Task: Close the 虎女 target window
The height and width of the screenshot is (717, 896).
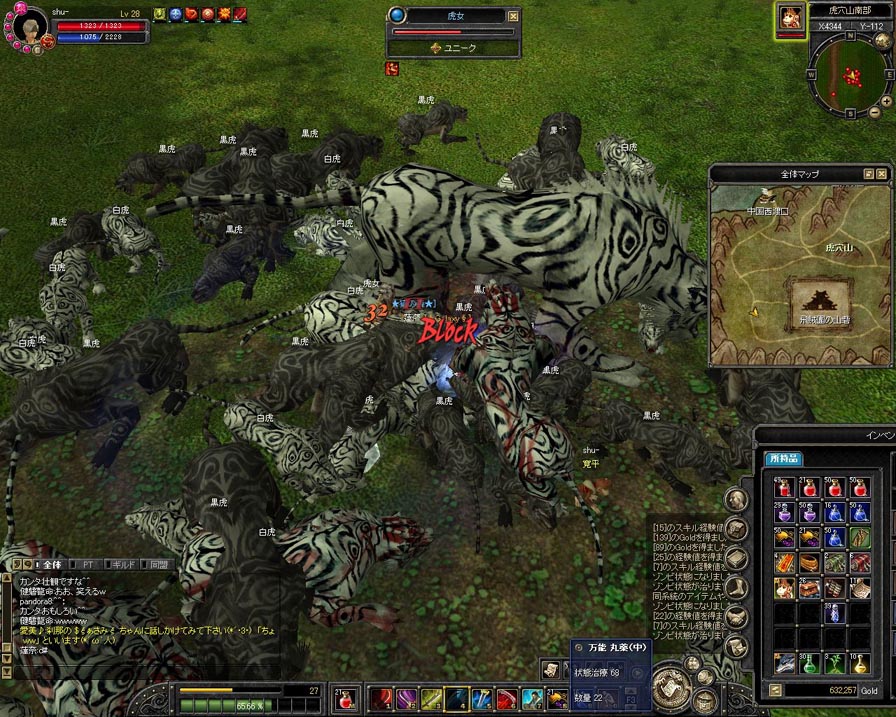Action: 513,16
